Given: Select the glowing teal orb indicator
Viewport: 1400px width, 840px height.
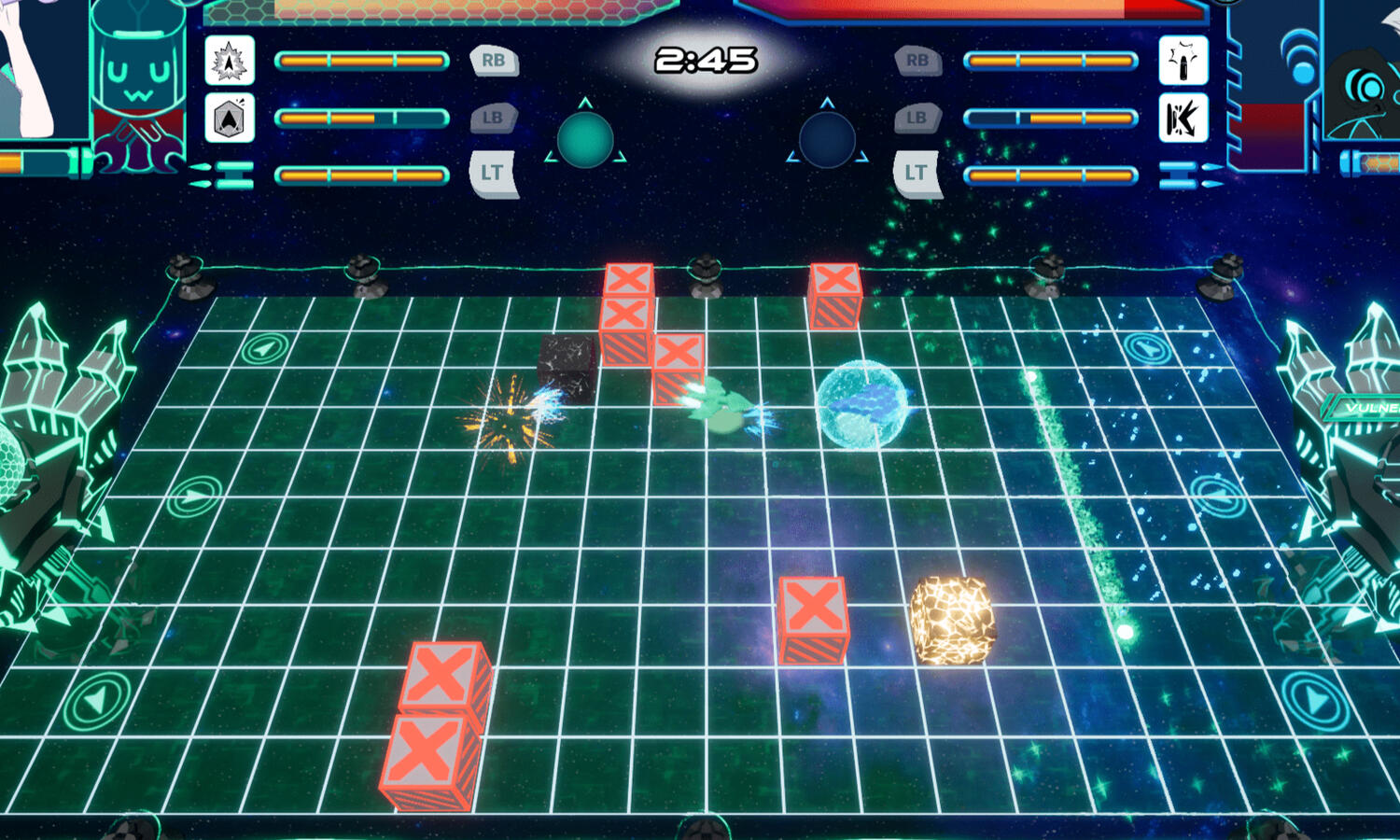Looking at the screenshot, I should point(585,141).
